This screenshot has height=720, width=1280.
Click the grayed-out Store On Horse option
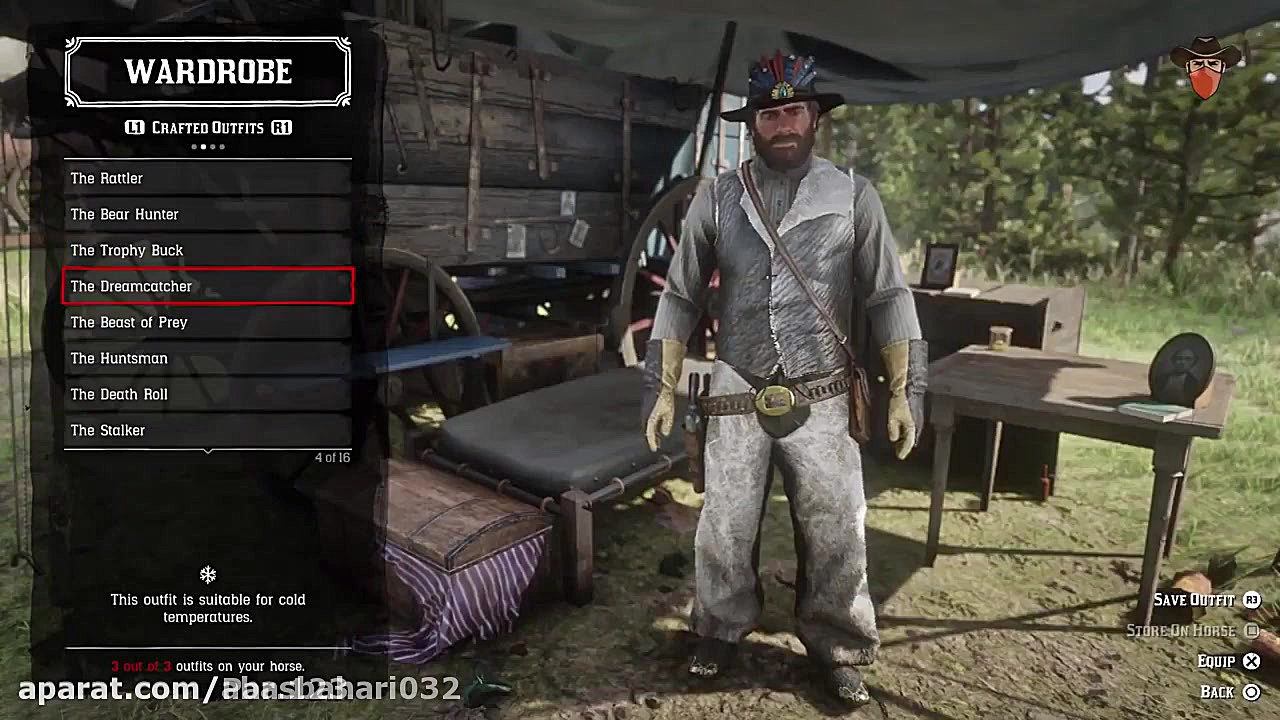point(1183,630)
